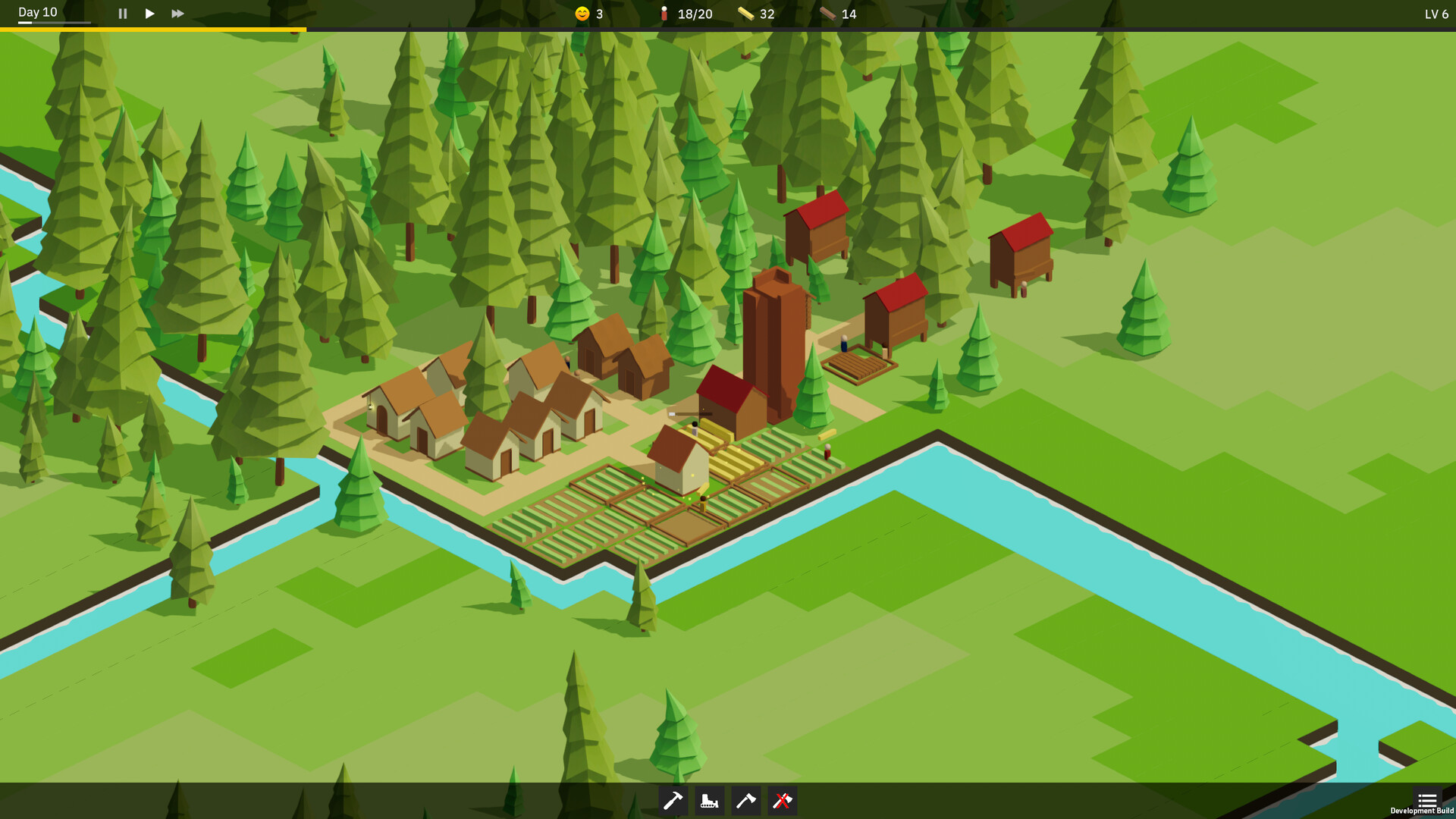Click the Day 10 label
The image size is (1456, 819).
pos(36,12)
